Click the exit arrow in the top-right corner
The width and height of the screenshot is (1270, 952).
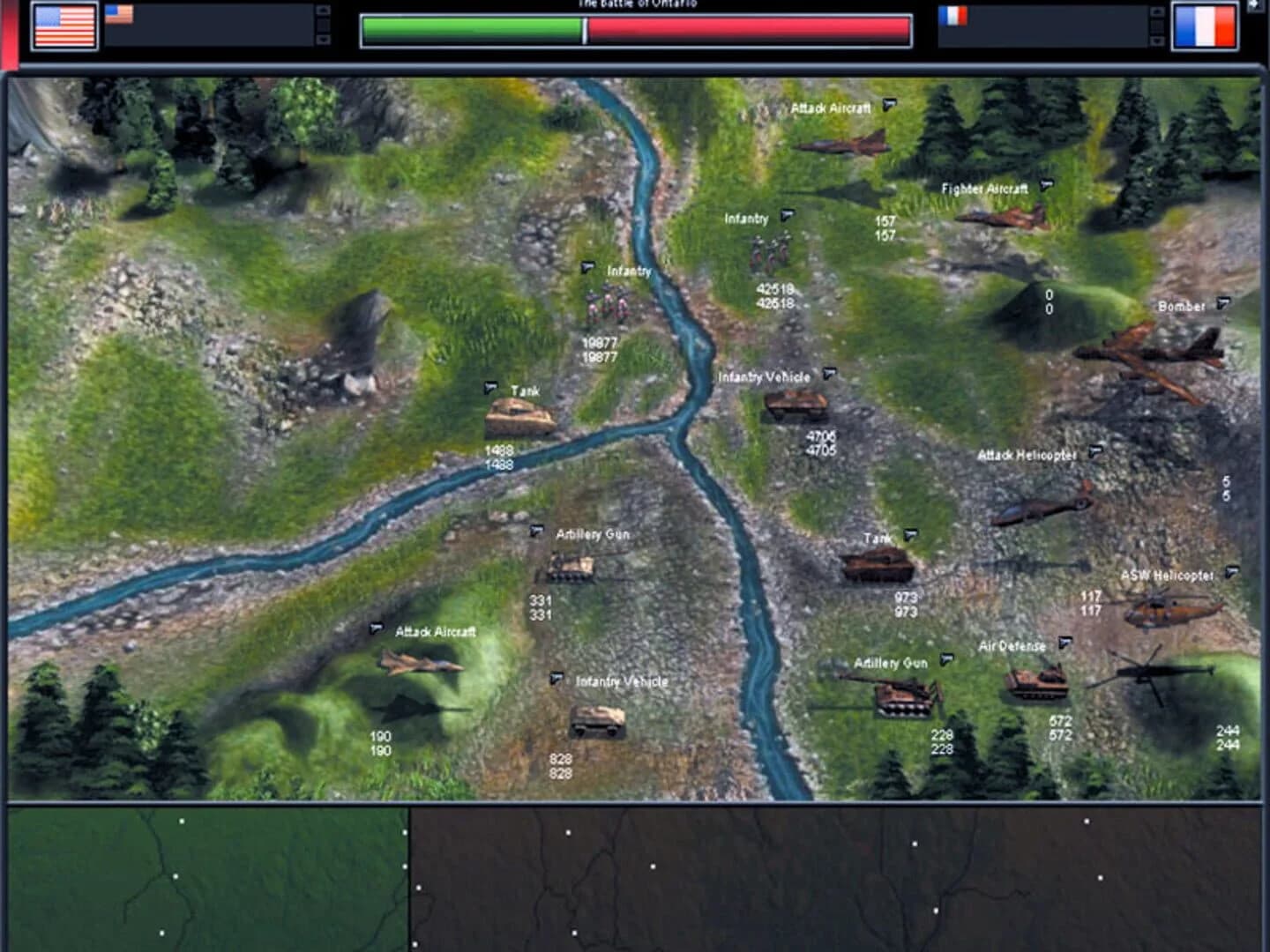tap(1258, 4)
